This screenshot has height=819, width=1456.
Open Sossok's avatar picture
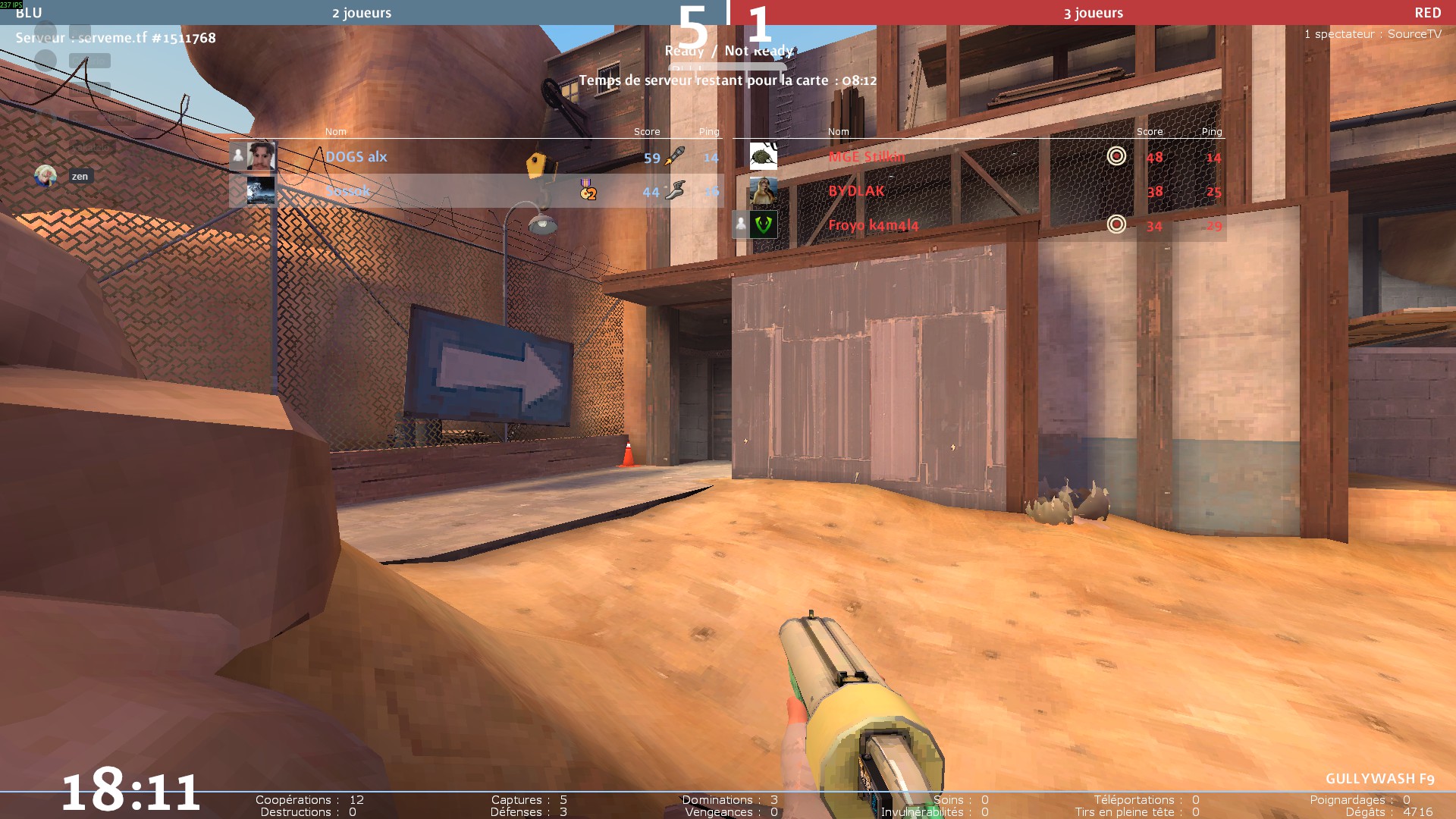[x=261, y=191]
